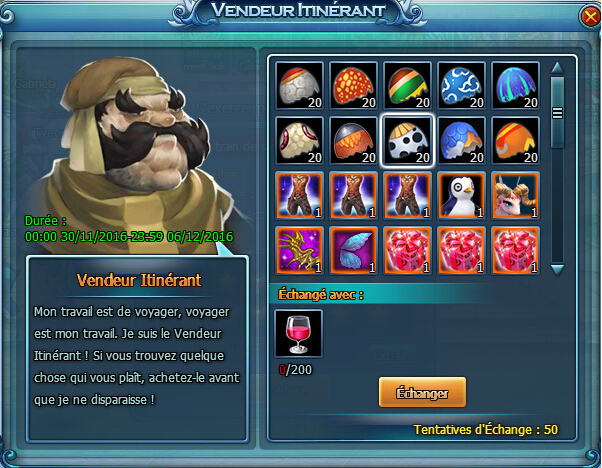This screenshot has height=468, width=602.
Task: Select the blue egg with white clouds
Action: coord(462,85)
